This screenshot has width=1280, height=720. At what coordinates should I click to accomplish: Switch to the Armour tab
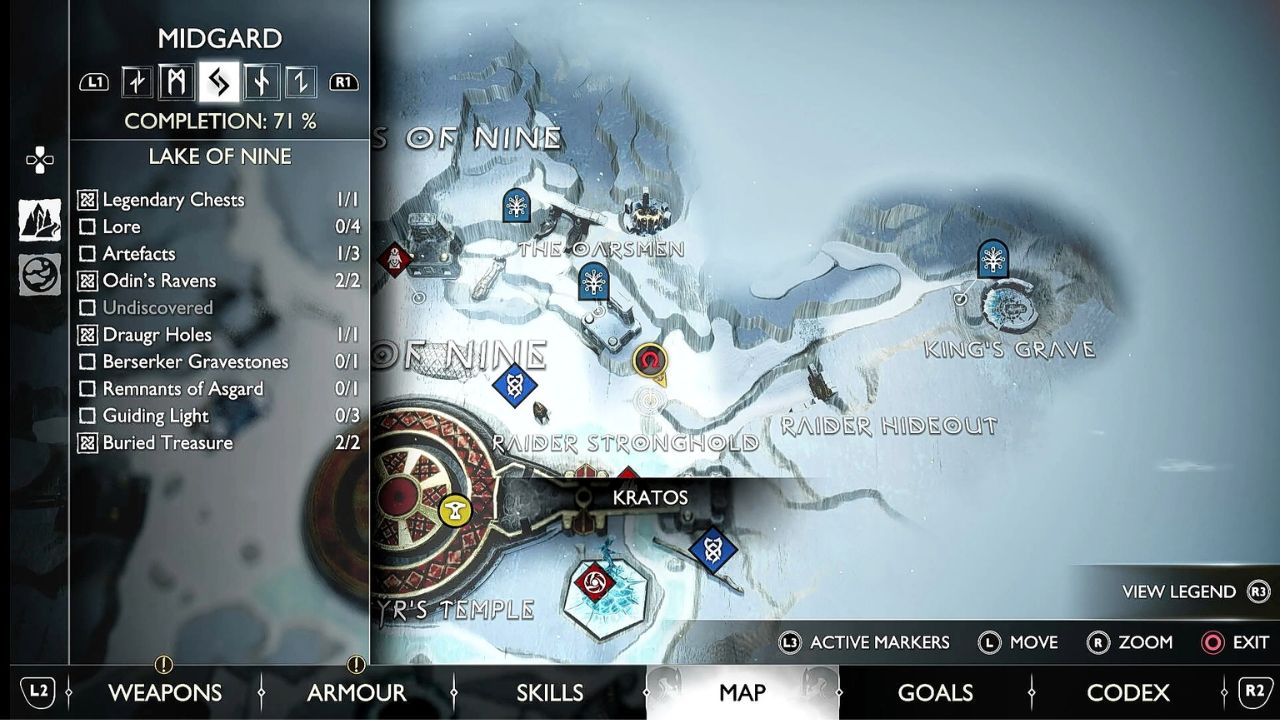[356, 692]
